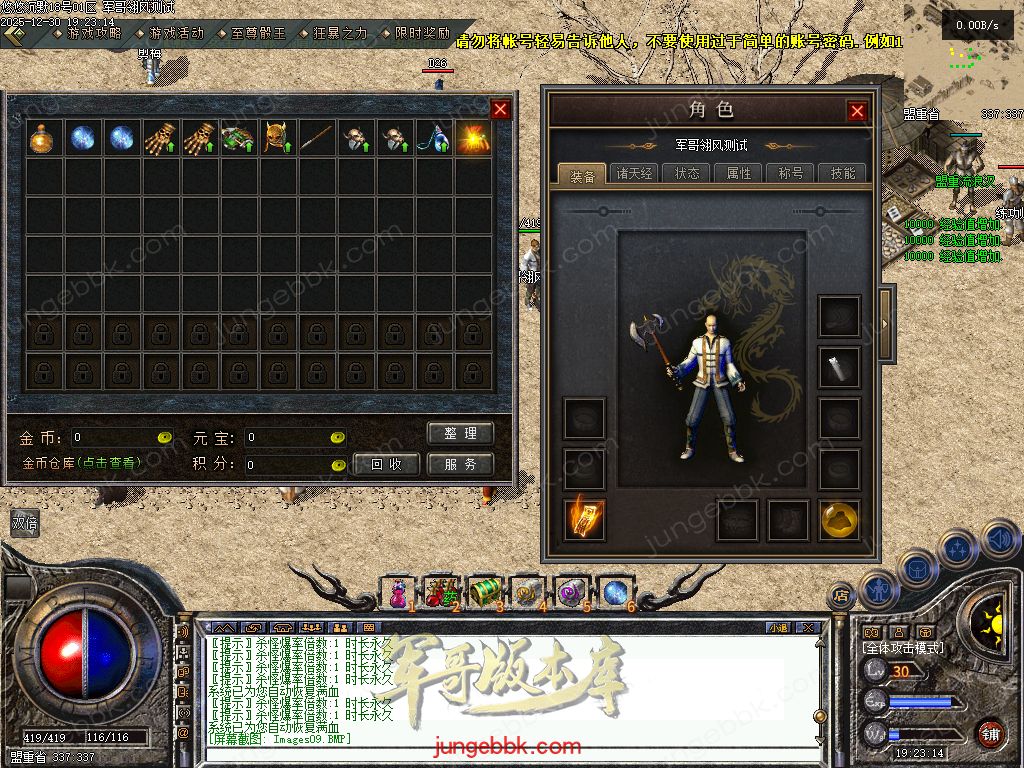Open the round red 铺 shop button

tap(990, 734)
